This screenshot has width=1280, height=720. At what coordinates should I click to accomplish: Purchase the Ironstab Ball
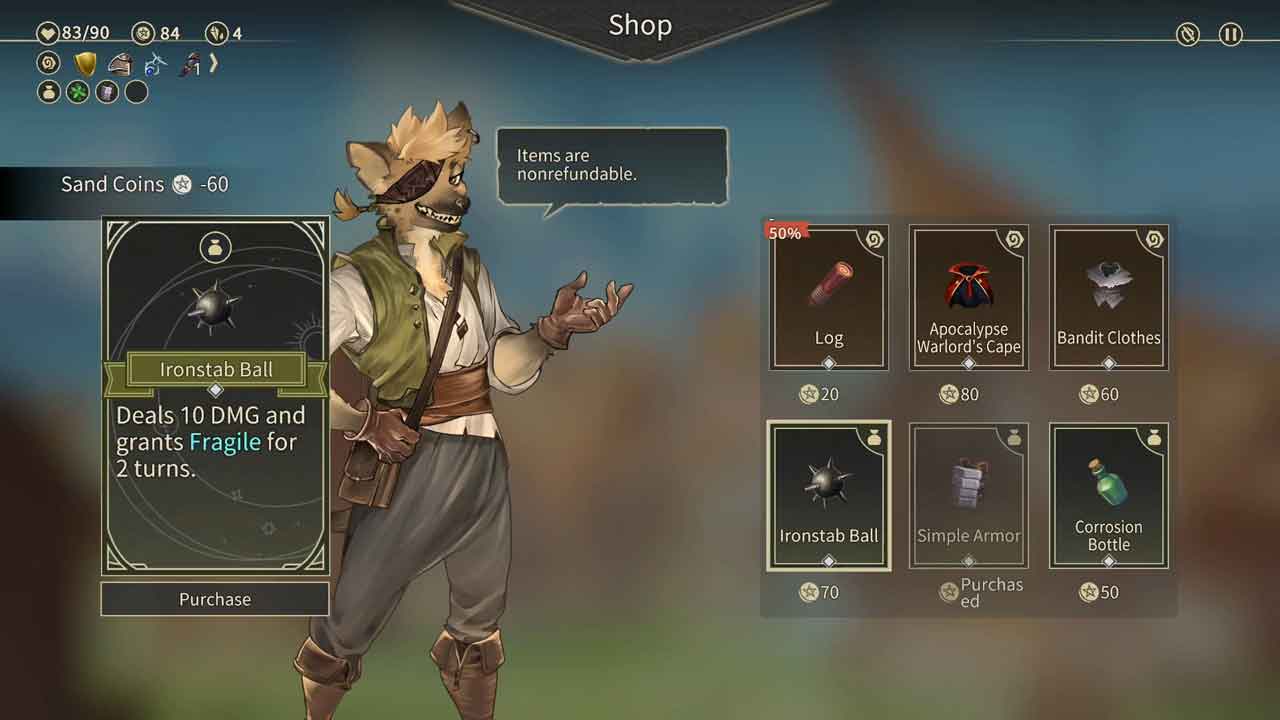click(x=215, y=599)
